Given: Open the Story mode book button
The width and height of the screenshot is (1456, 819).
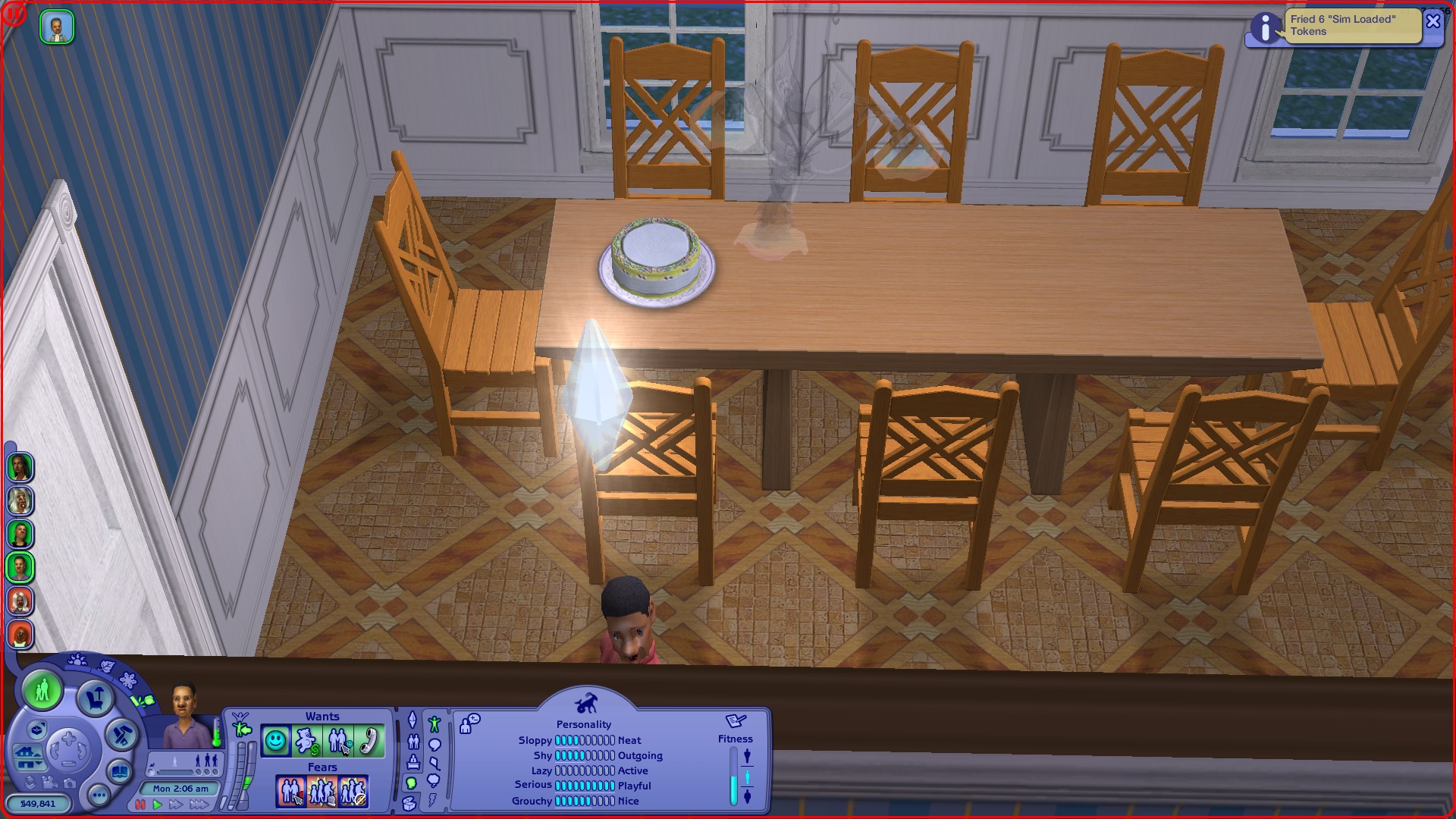Looking at the screenshot, I should click(x=120, y=773).
